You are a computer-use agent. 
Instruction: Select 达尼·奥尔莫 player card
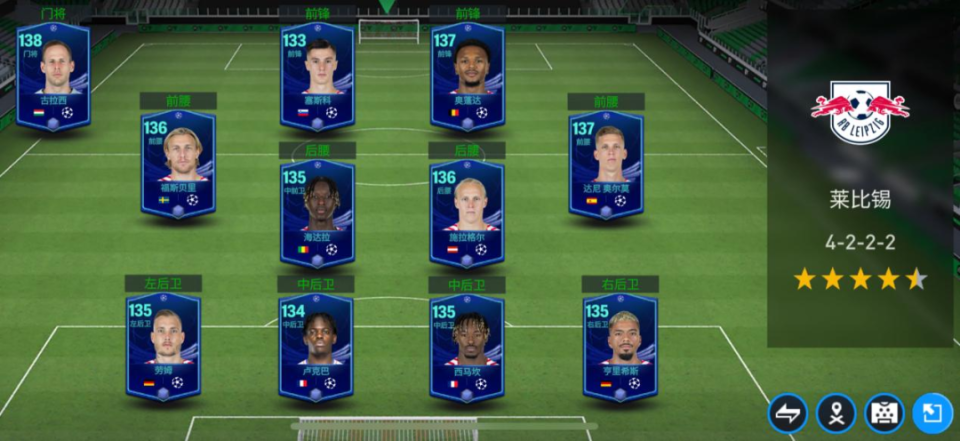606,165
